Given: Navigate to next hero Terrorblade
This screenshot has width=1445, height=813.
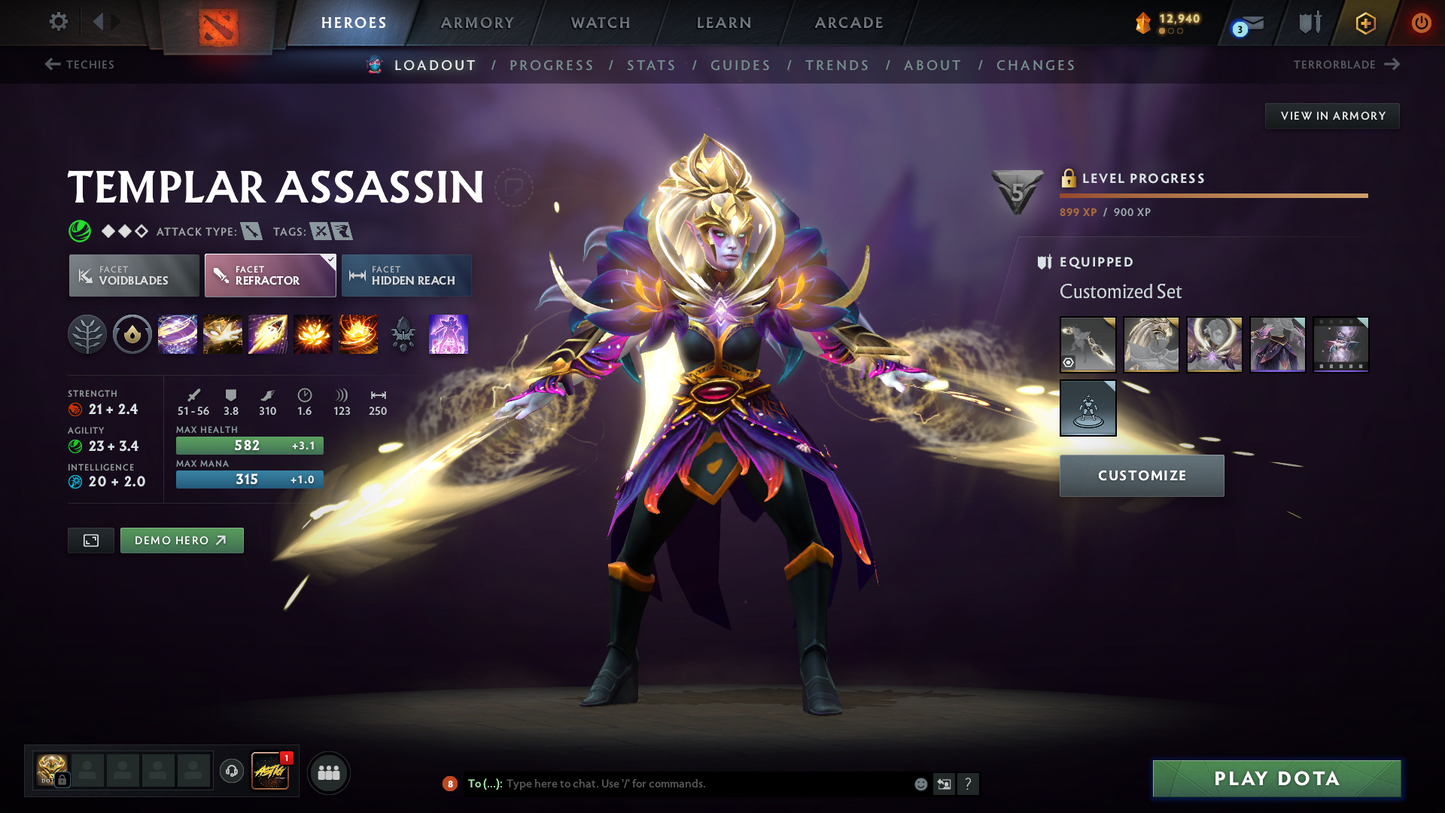Looking at the screenshot, I should pyautogui.click(x=1346, y=65).
